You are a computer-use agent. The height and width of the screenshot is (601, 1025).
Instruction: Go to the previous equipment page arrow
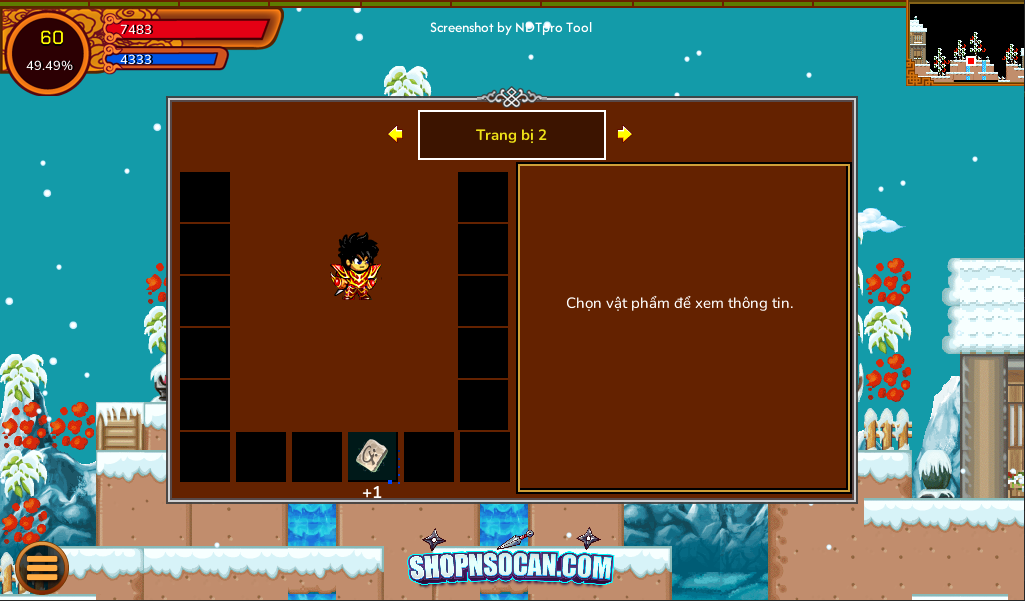pos(396,134)
